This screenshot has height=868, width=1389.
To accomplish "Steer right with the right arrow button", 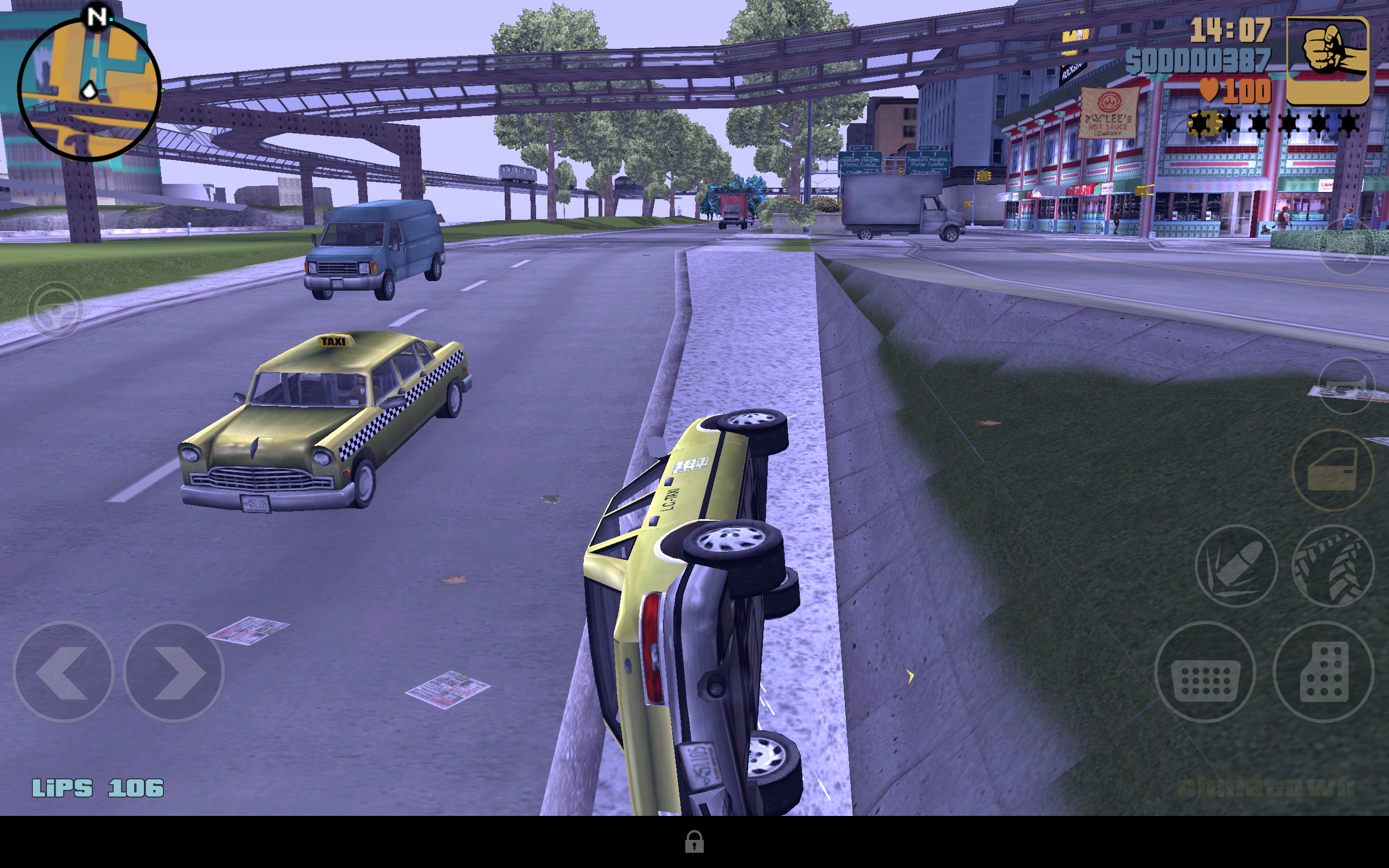I will click(173, 672).
